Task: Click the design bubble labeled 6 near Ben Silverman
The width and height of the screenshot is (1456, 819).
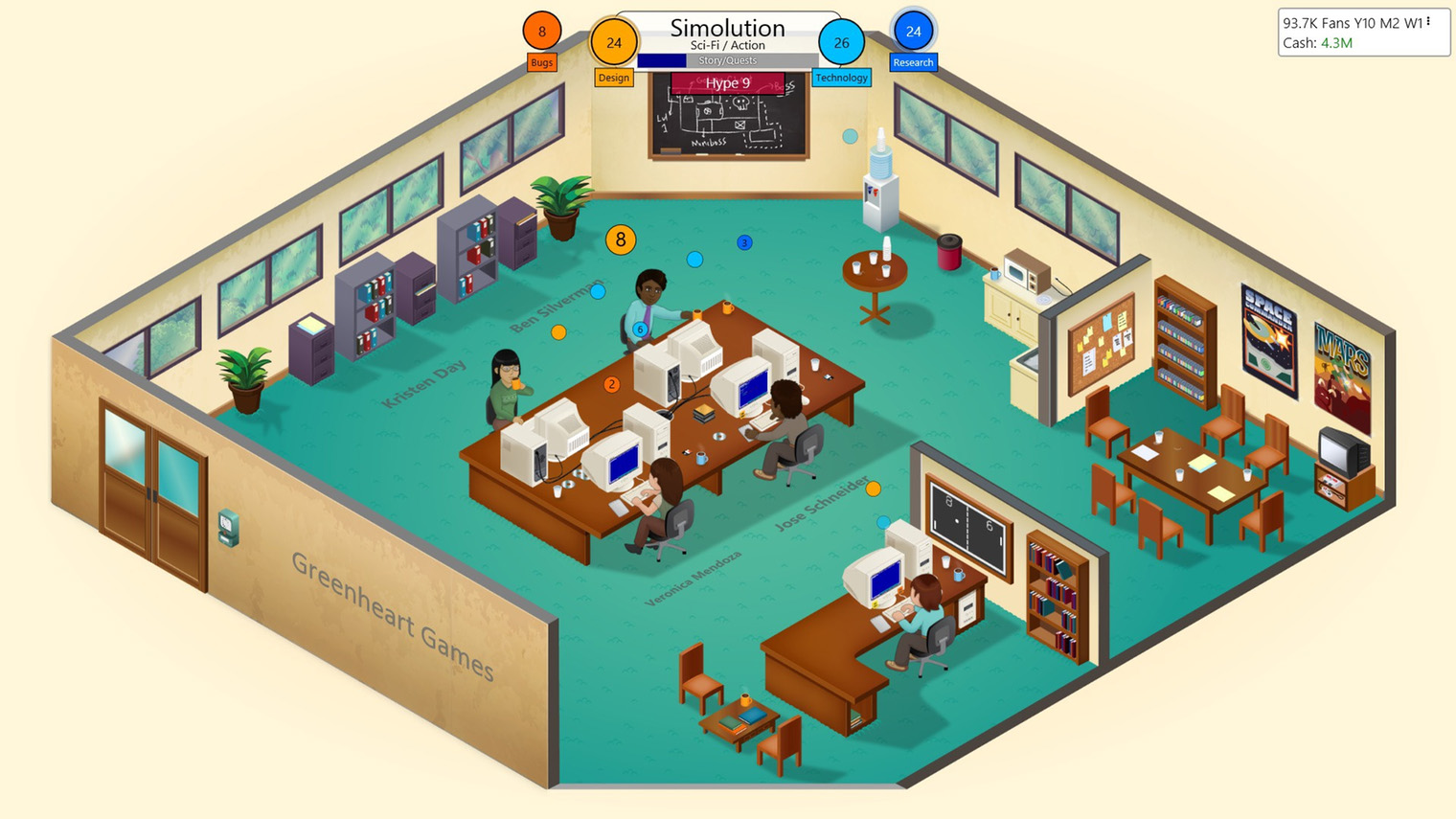Action: click(638, 329)
